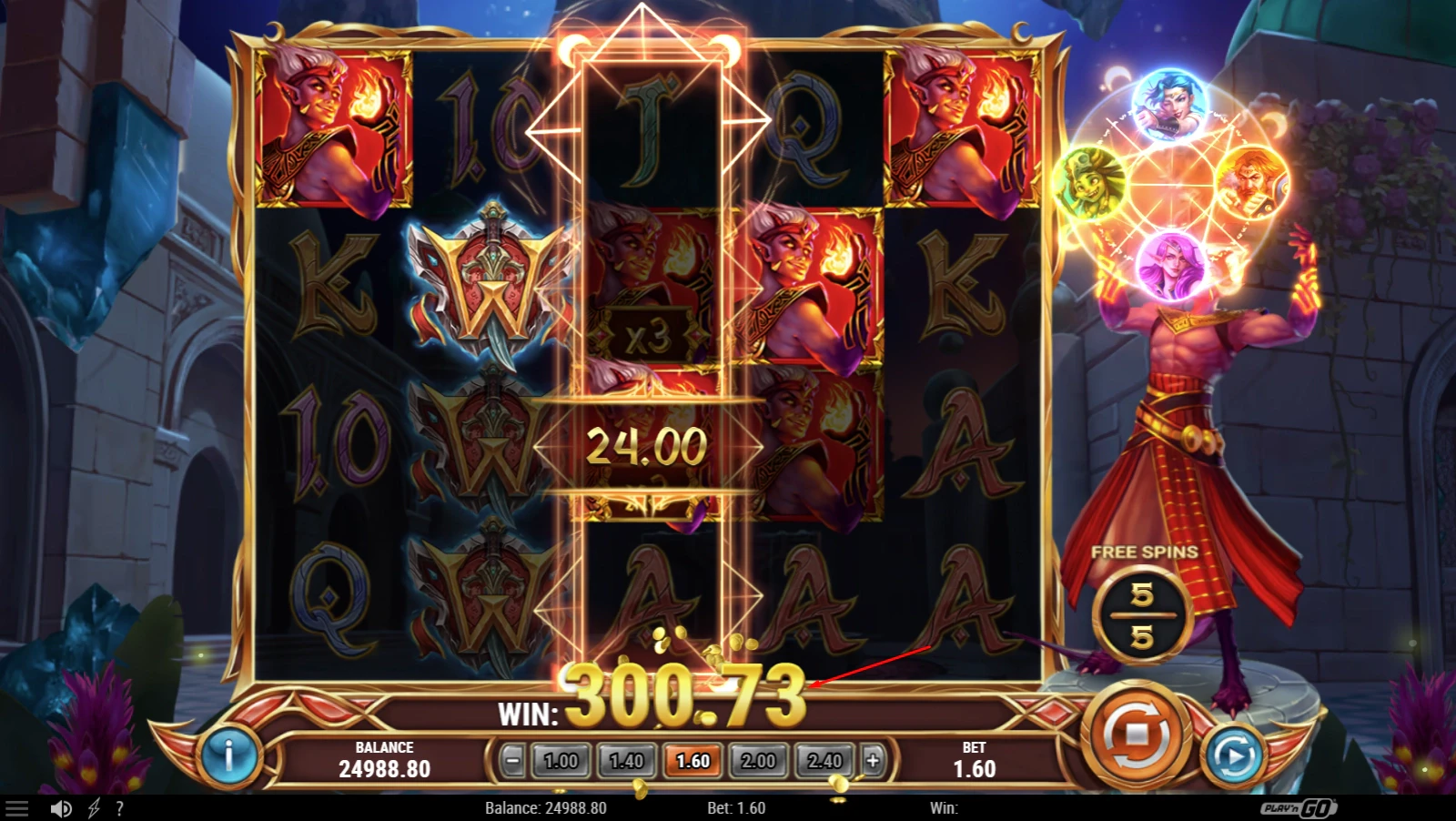Open help with the question mark
Image resolution: width=1456 pixels, height=821 pixels.
point(119,808)
